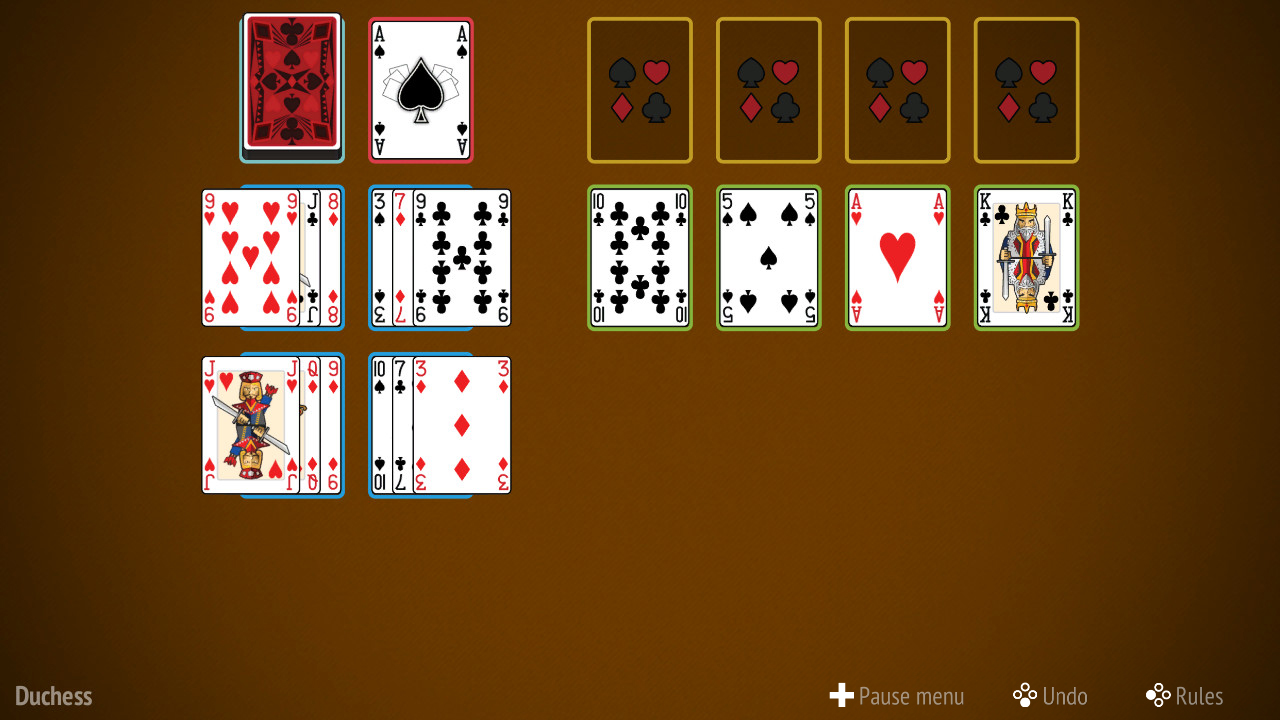Click the Five of Spades tableau card

[768, 257]
